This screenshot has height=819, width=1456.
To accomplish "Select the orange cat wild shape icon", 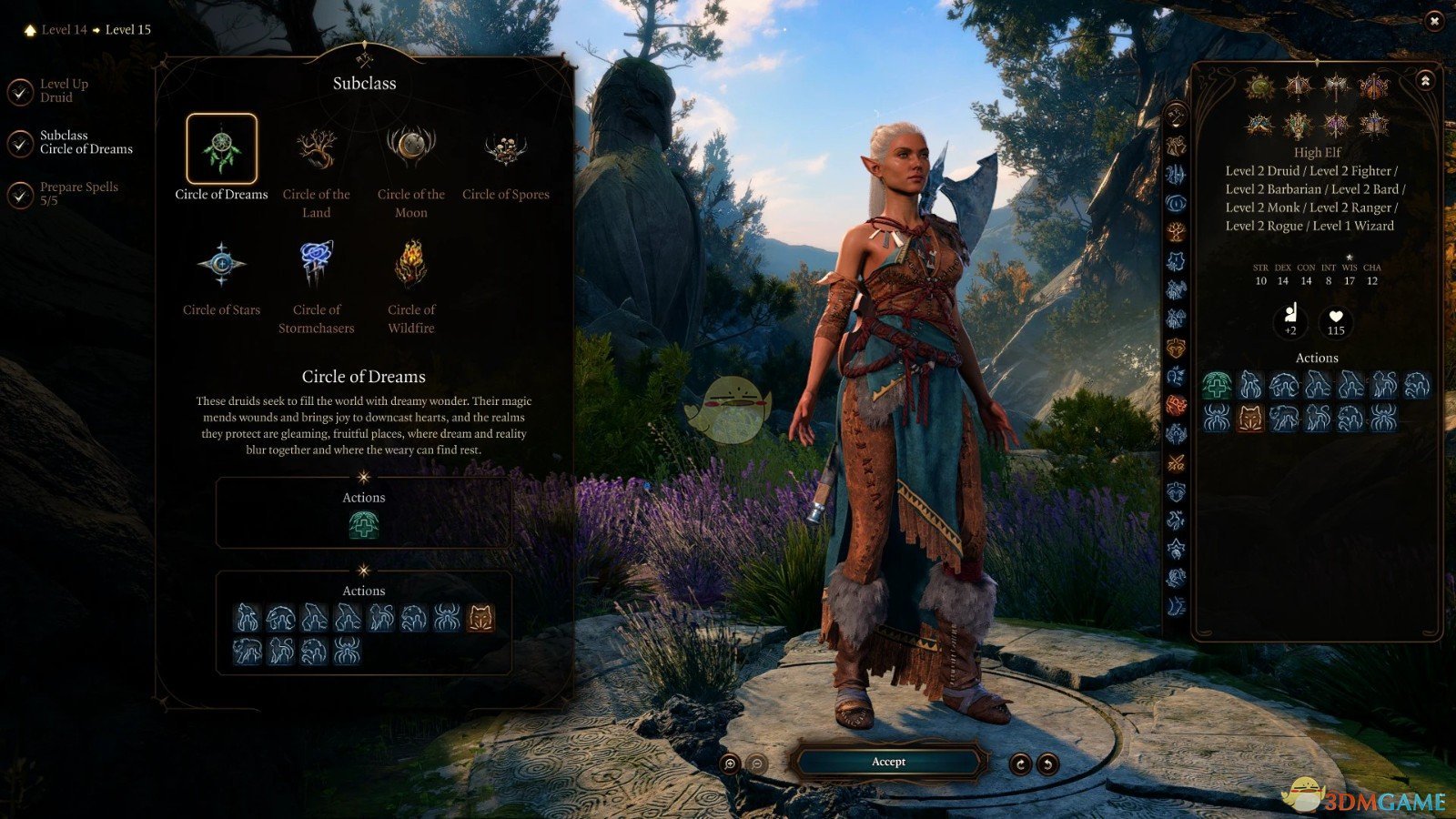I will click(x=480, y=619).
